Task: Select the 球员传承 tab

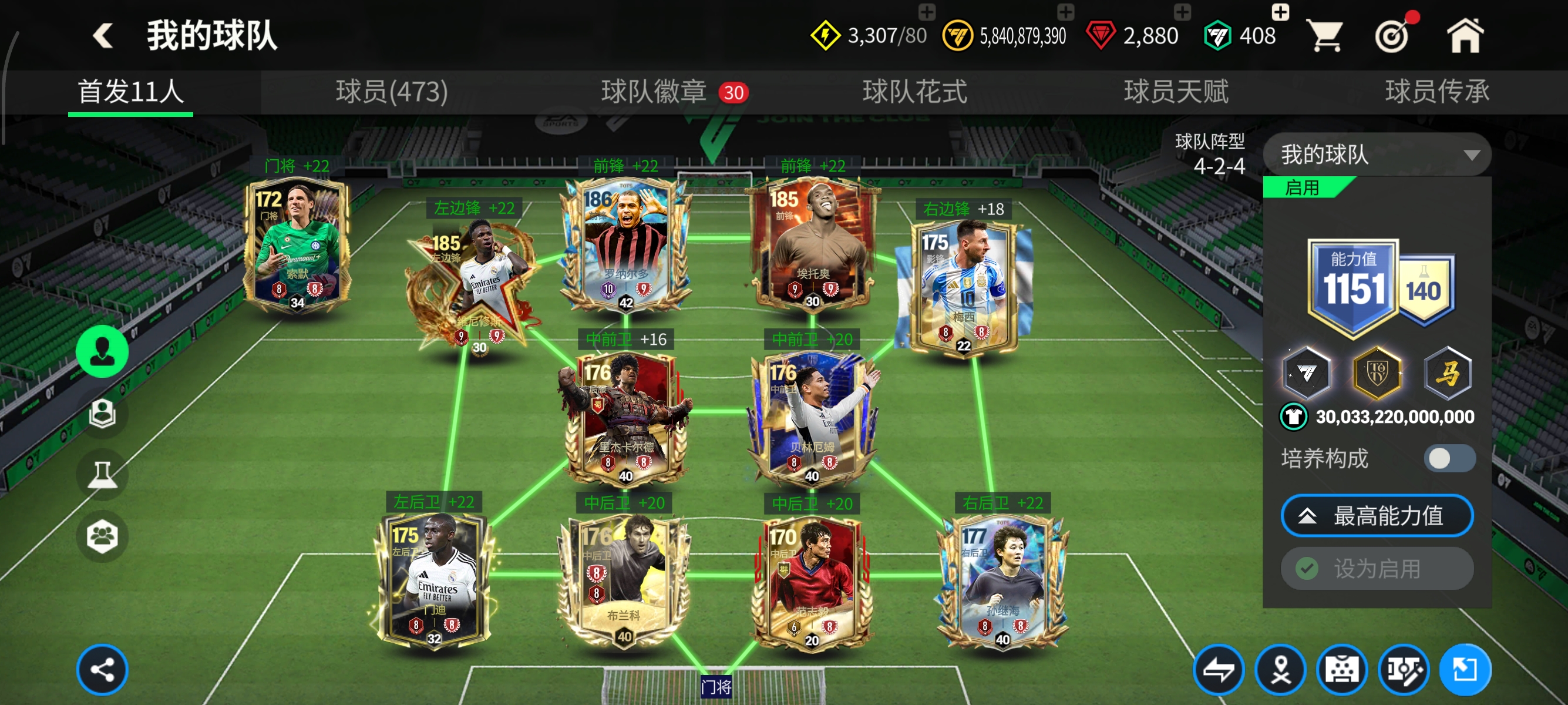Action: coord(1436,92)
